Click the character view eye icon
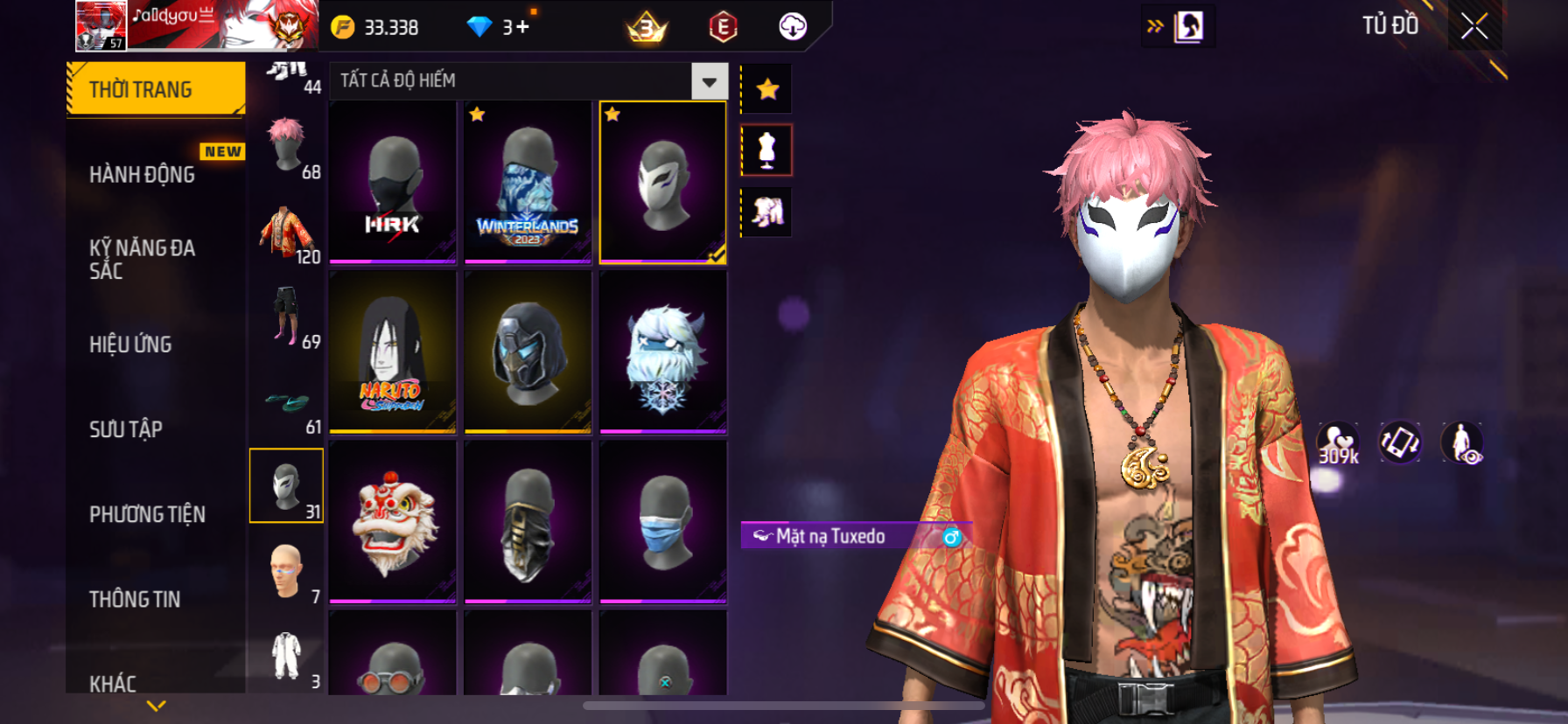Screen dimensions: 1568x724 click(x=1462, y=443)
